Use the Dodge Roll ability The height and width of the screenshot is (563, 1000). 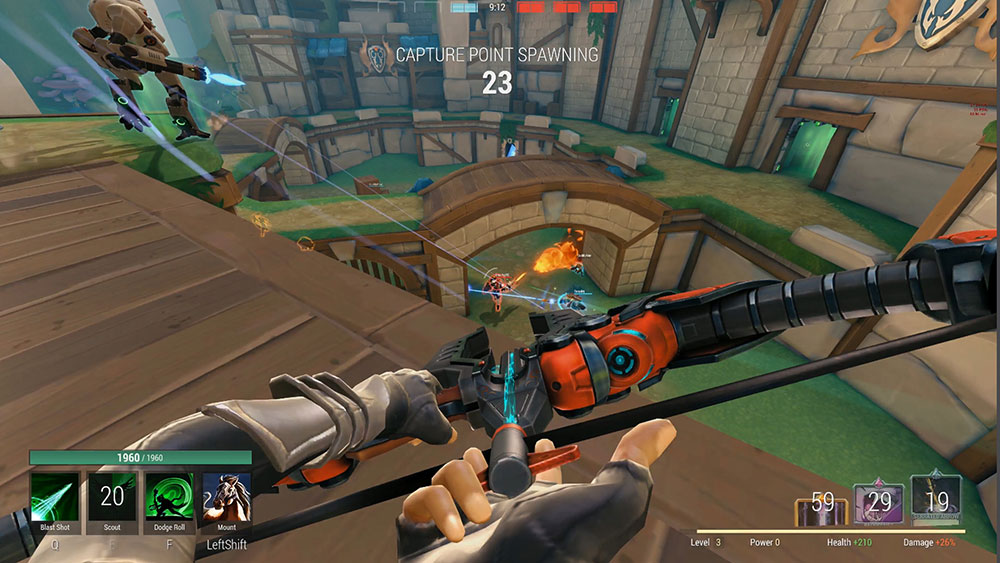pos(169,497)
